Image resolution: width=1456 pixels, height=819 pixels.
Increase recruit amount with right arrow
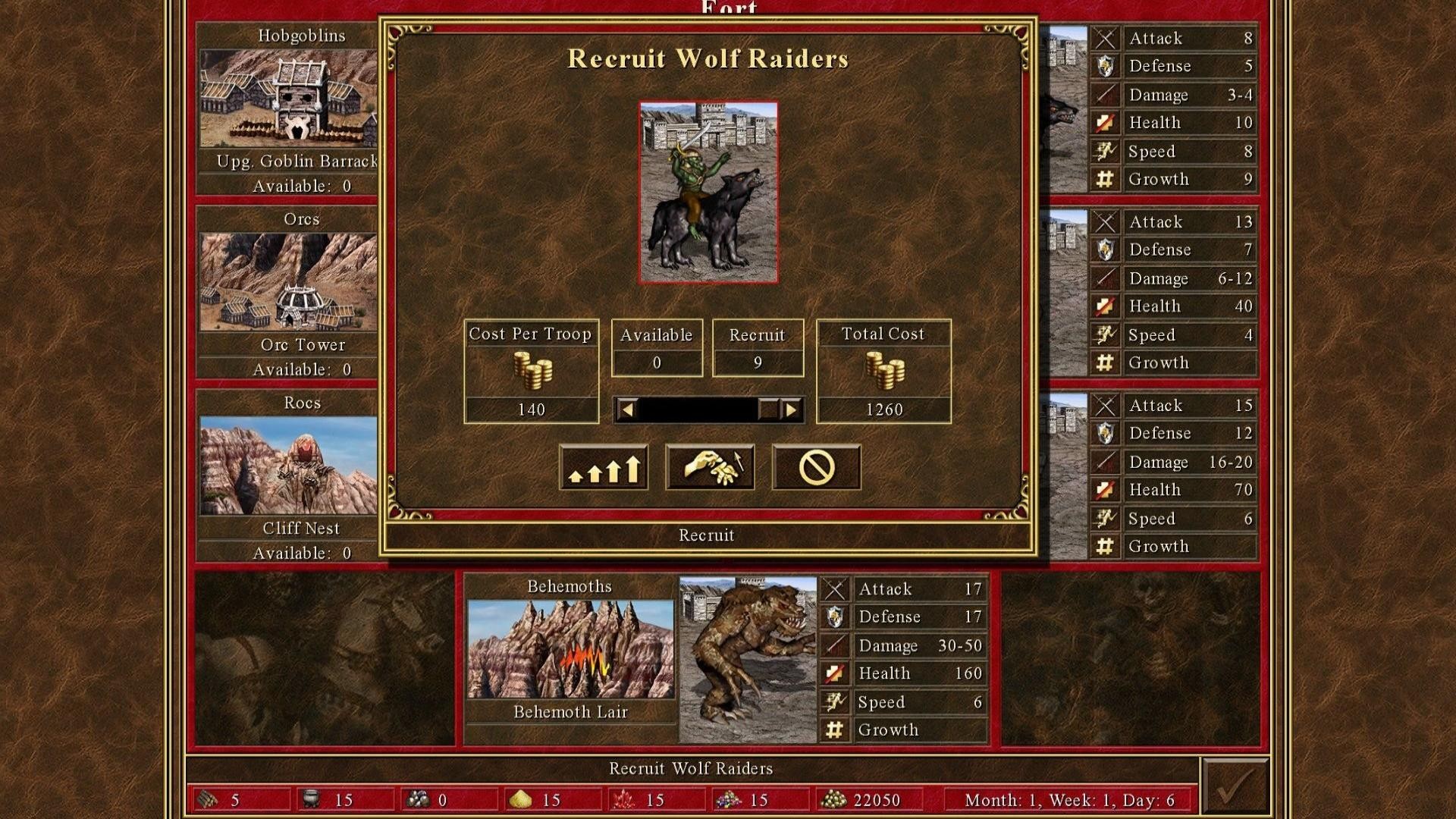point(791,410)
